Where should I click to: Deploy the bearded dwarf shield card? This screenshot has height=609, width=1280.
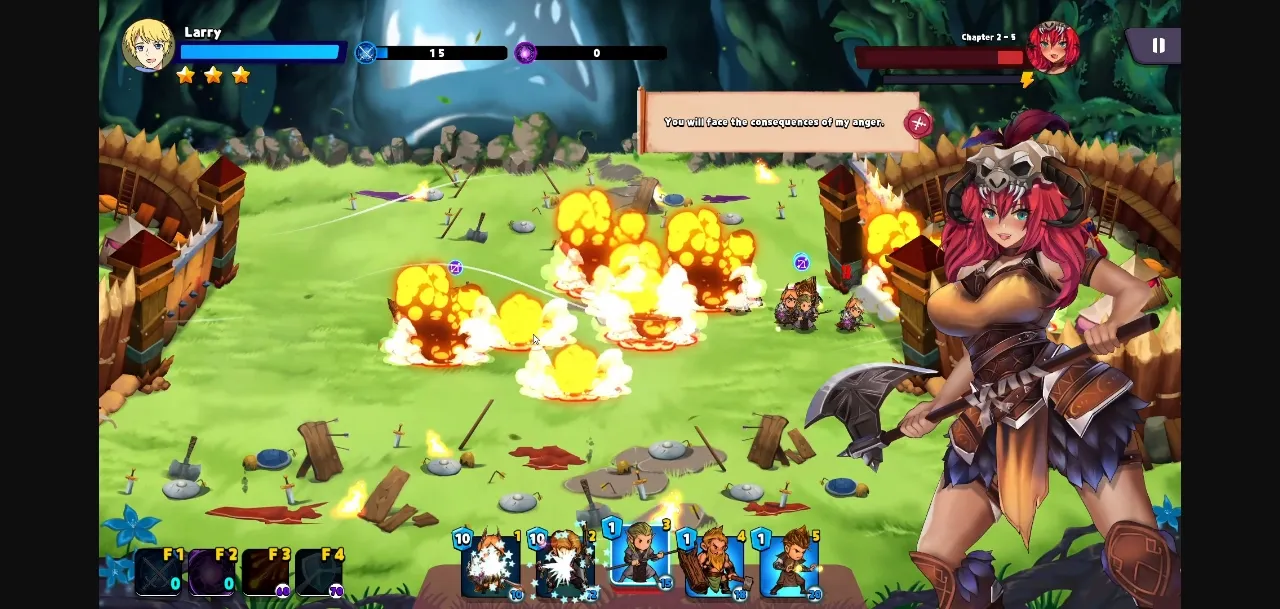[714, 565]
